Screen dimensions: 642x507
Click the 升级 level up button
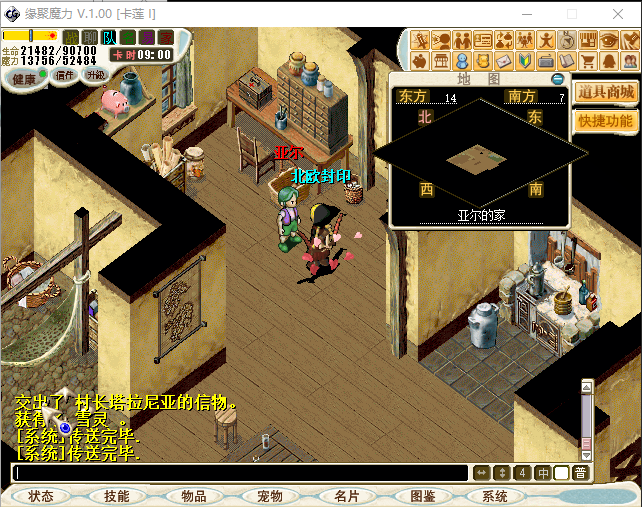tap(96, 76)
